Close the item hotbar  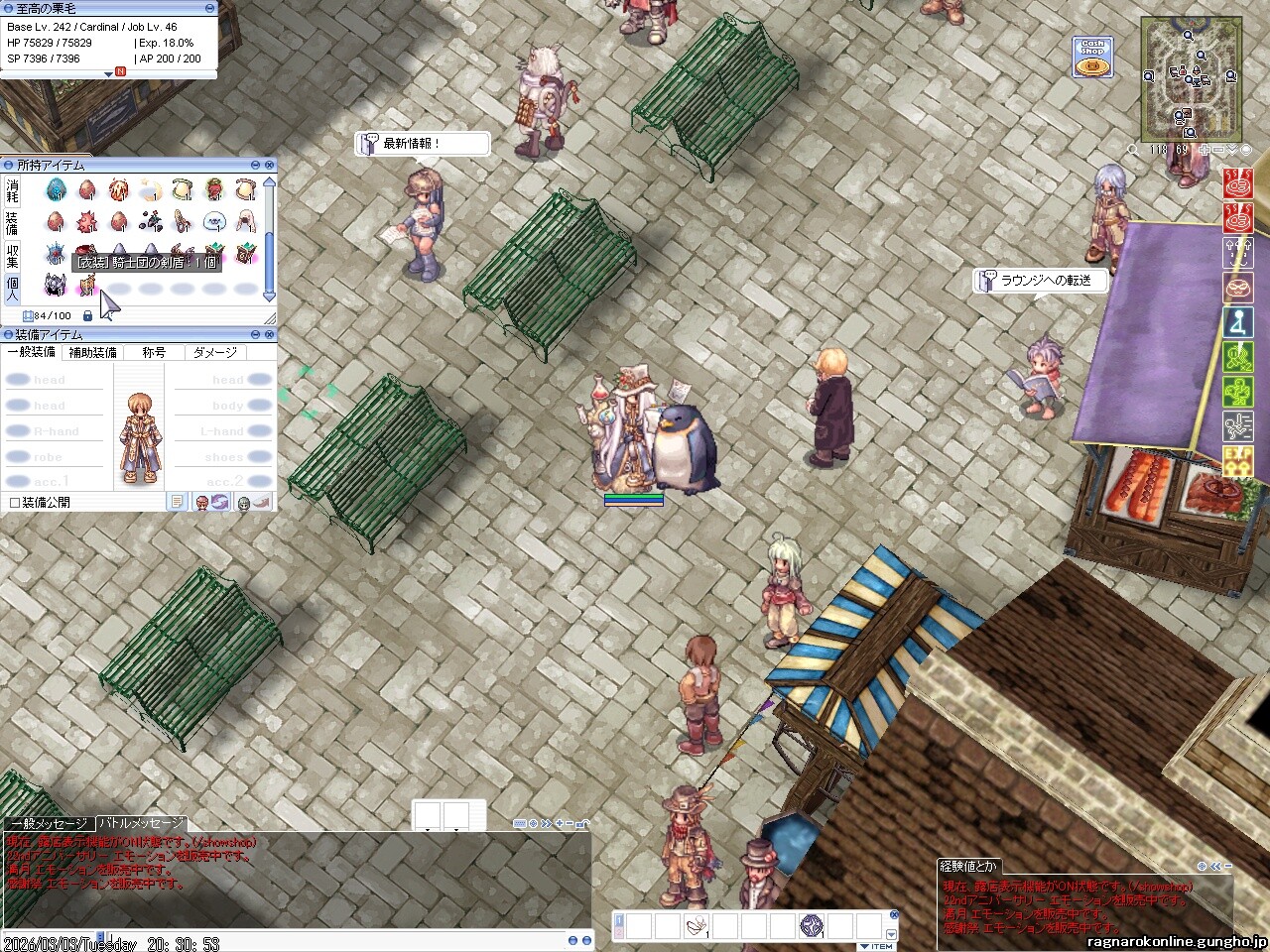click(894, 915)
